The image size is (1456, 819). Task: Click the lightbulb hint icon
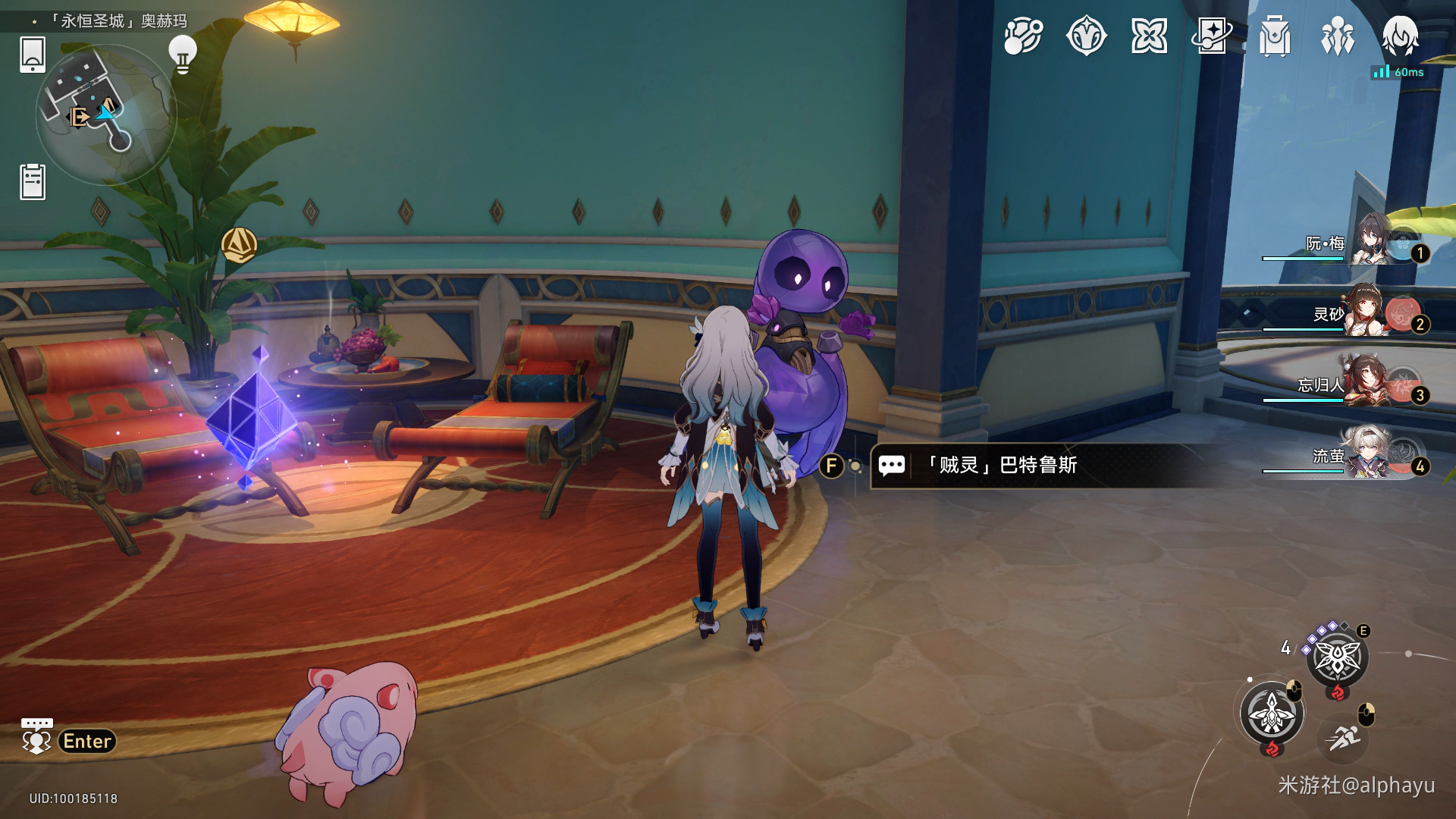pyautogui.click(x=182, y=55)
